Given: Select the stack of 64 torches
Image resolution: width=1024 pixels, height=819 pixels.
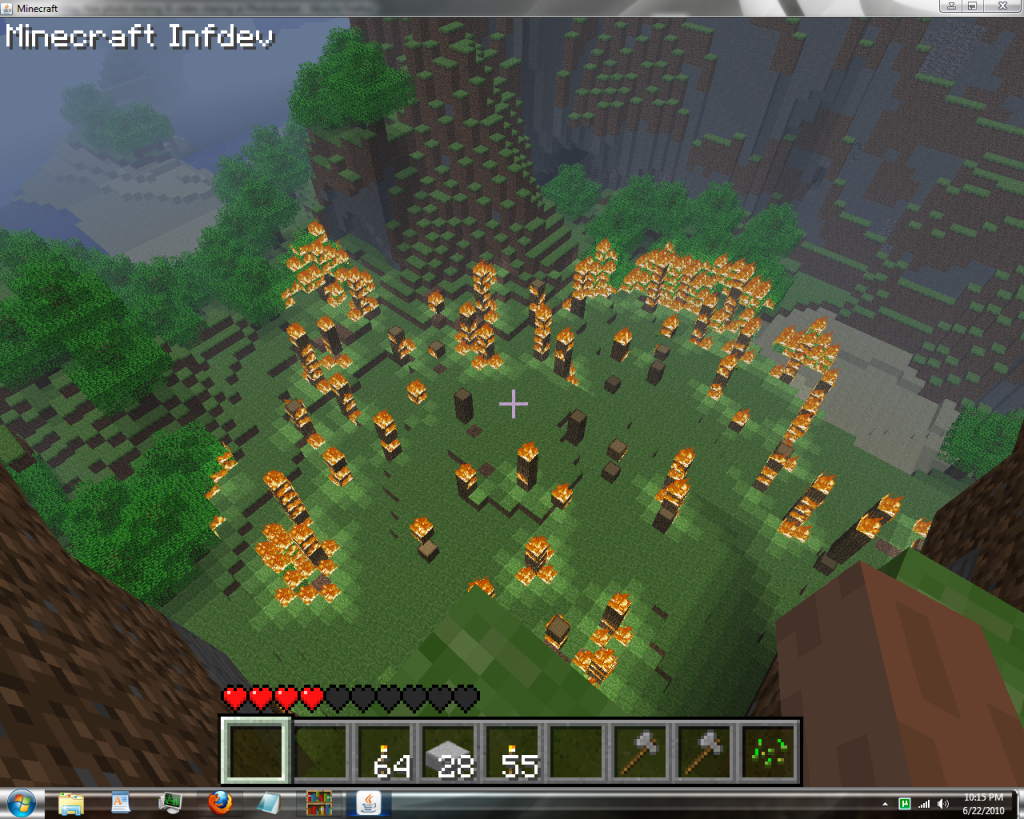Looking at the screenshot, I should click(385, 751).
